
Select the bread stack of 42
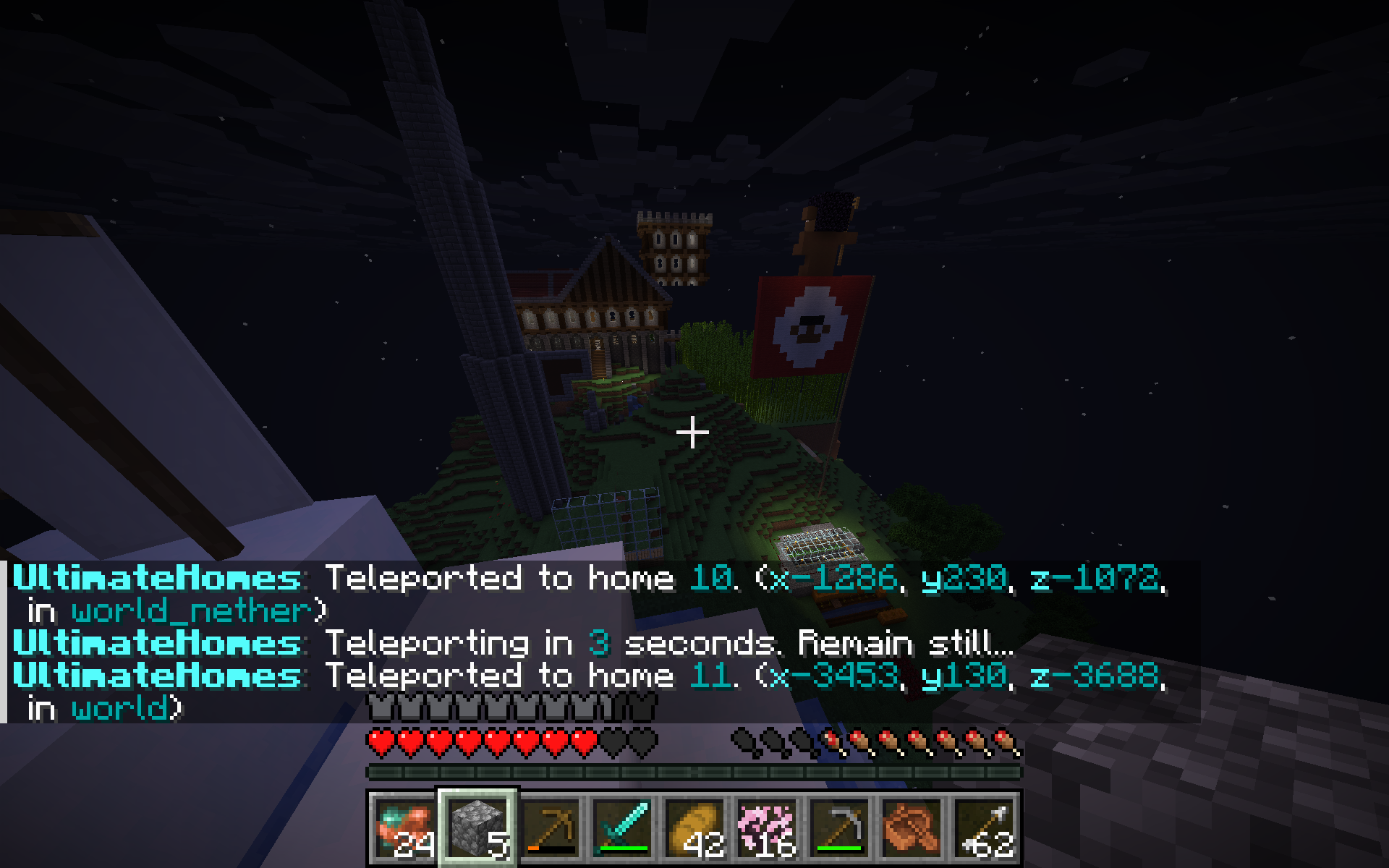[694, 827]
